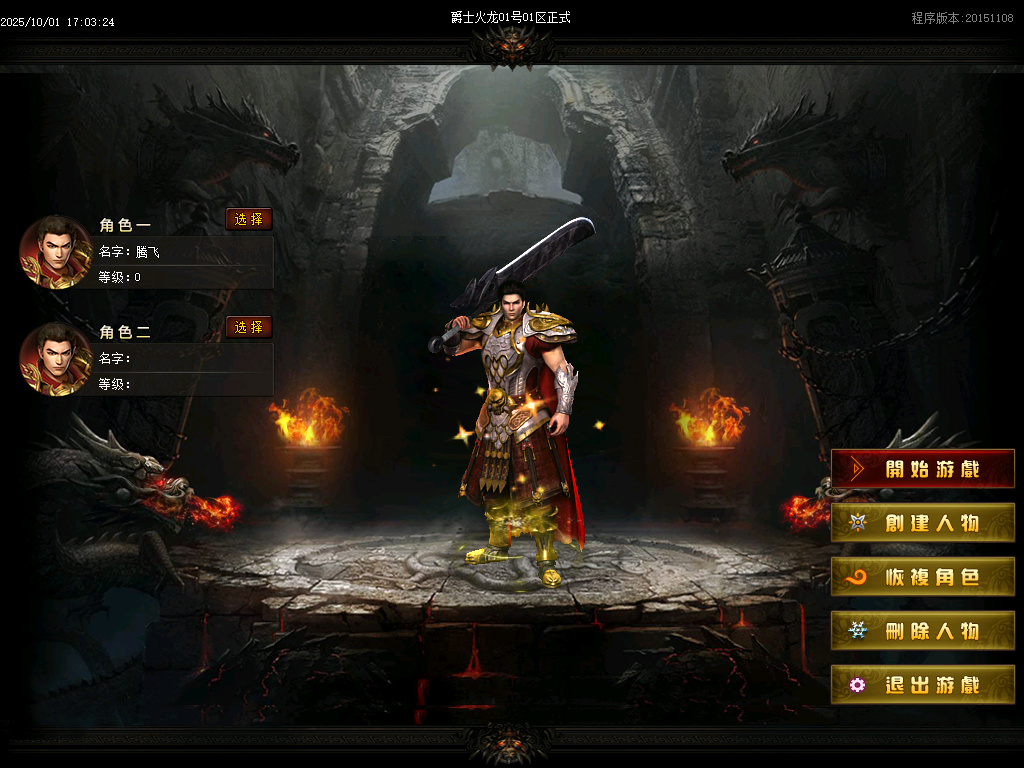Pick the 腾飞 character info row
This screenshot has height=768, width=1024.
pyautogui.click(x=185, y=252)
